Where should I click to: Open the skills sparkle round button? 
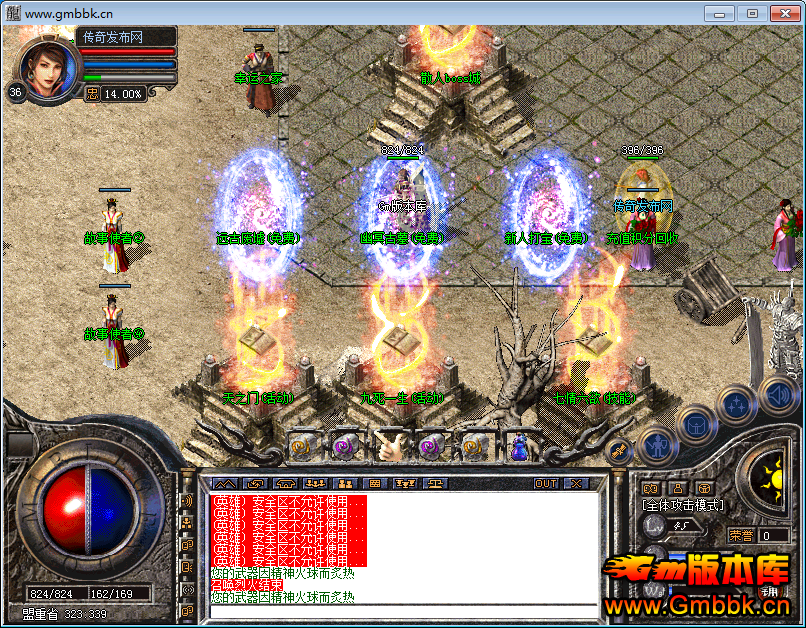coord(736,405)
